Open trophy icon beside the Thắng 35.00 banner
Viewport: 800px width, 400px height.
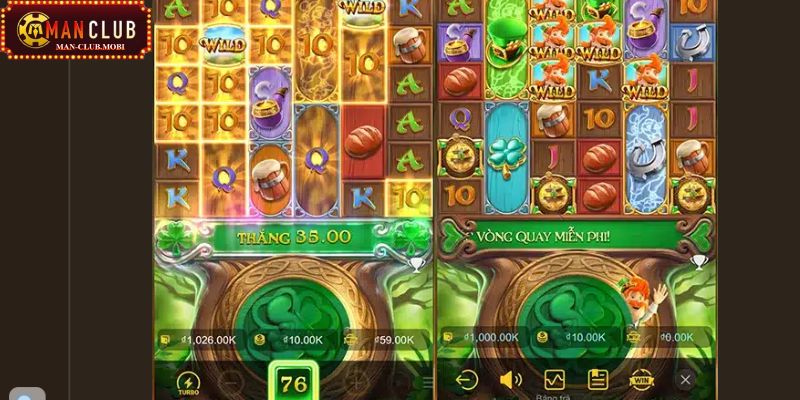coord(417,263)
